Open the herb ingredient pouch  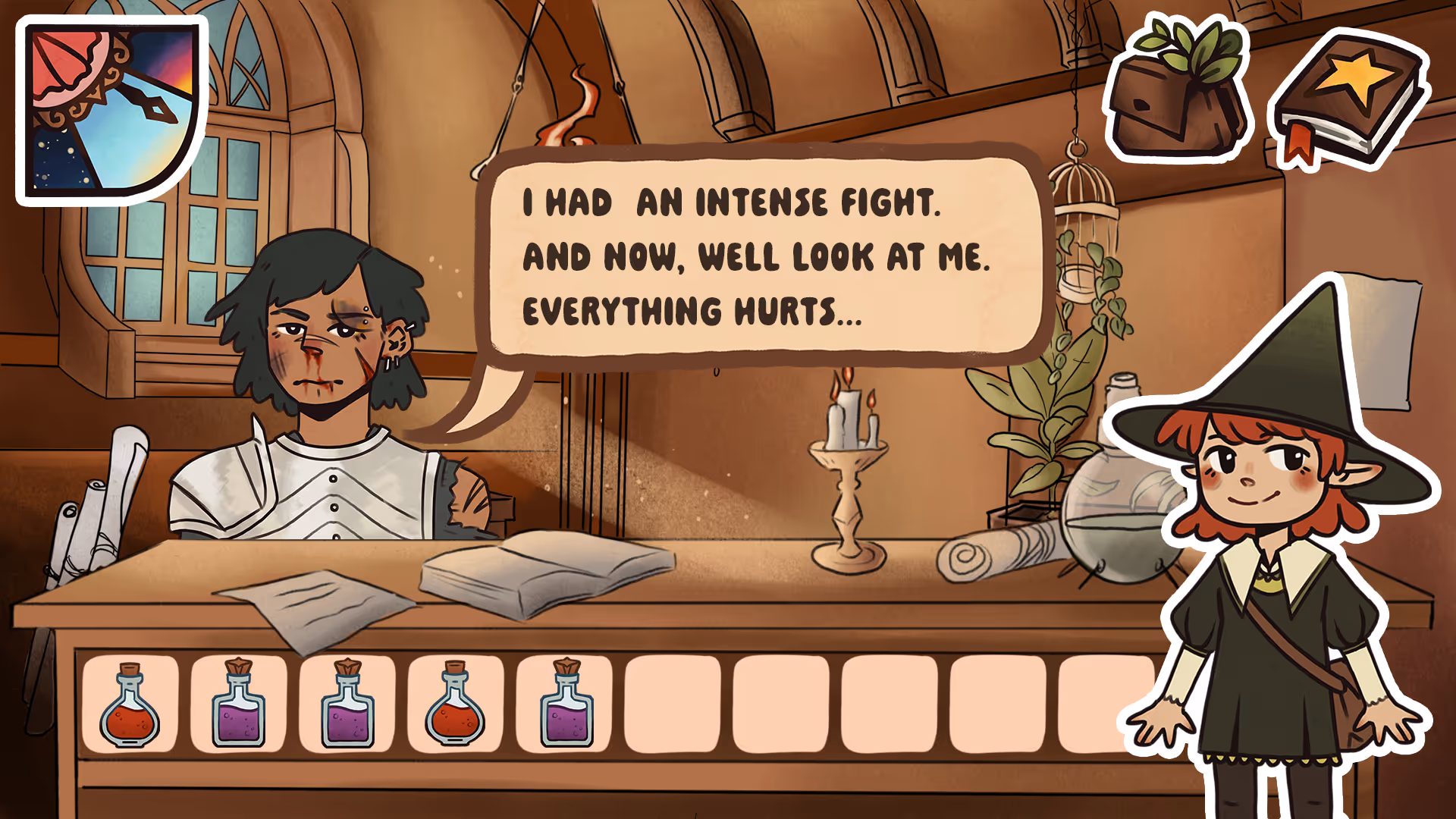coord(1177,93)
